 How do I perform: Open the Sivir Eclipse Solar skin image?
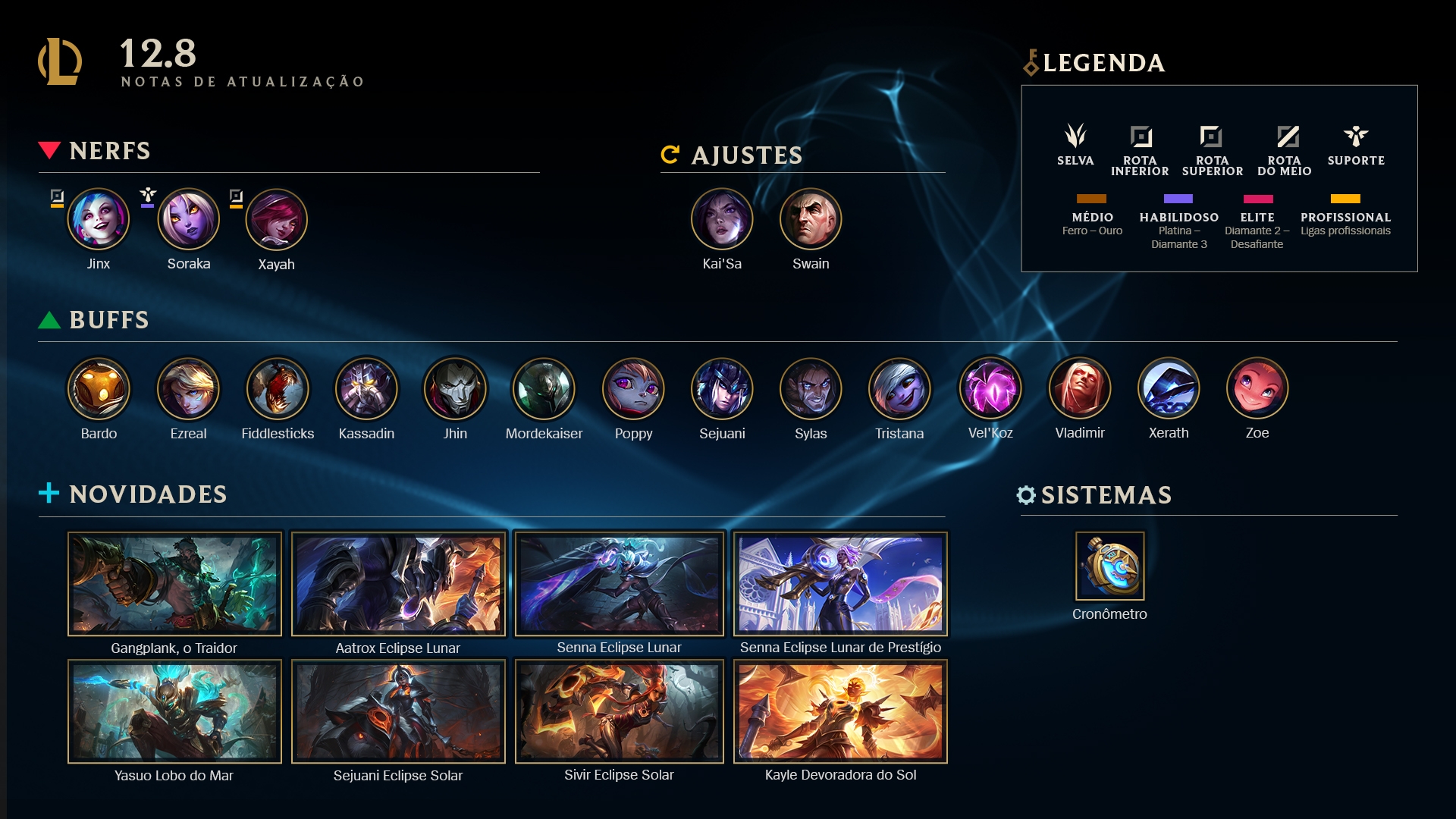[619, 711]
